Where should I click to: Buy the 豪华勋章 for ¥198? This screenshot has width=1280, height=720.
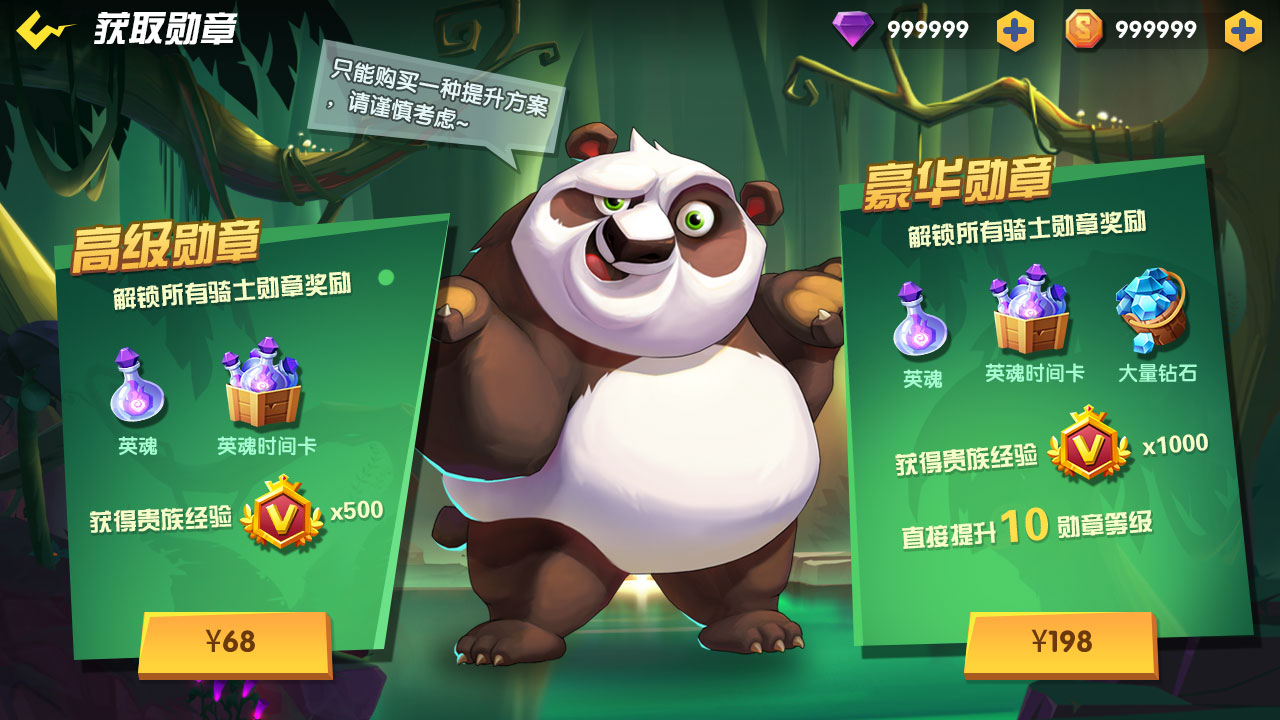pos(1061,642)
